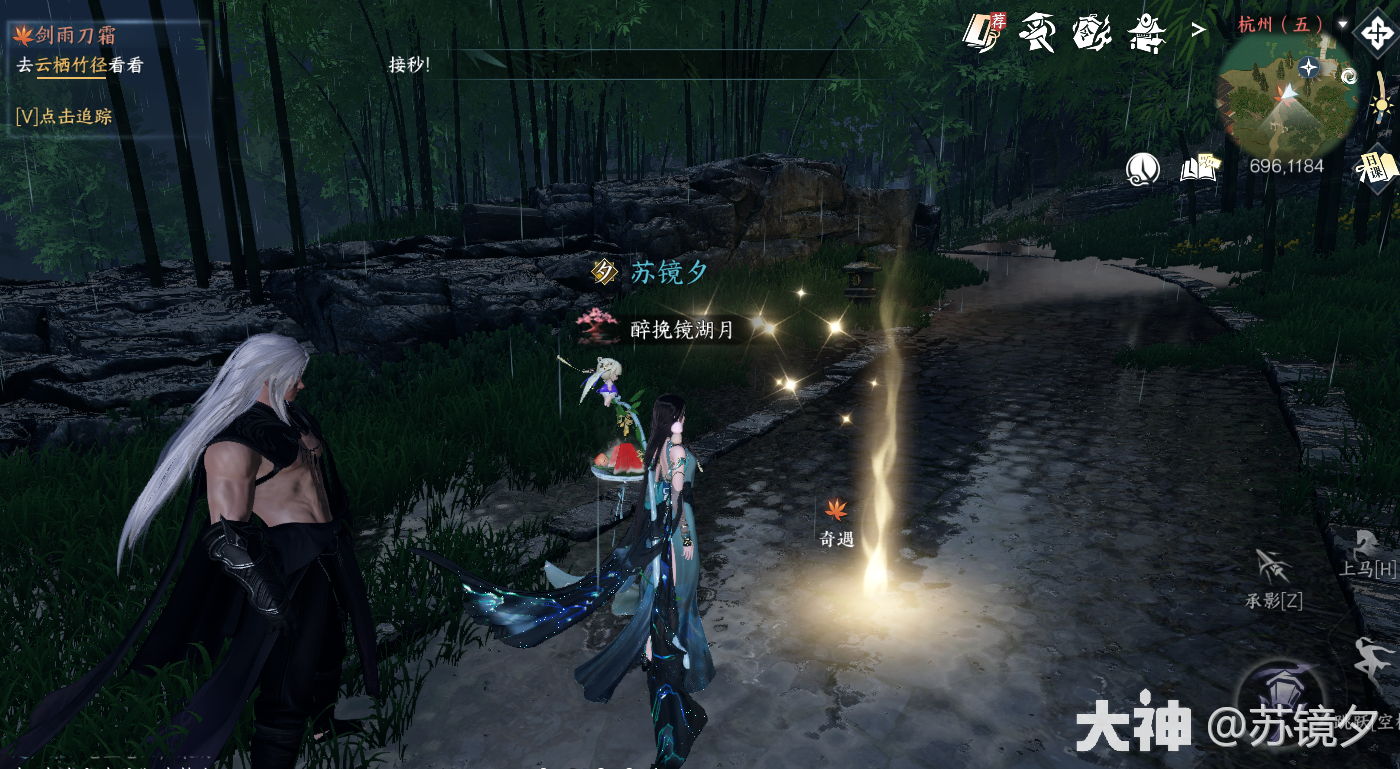Click the pouch-shaped top menu icon
The width and height of the screenshot is (1400, 769).
tap(1091, 33)
